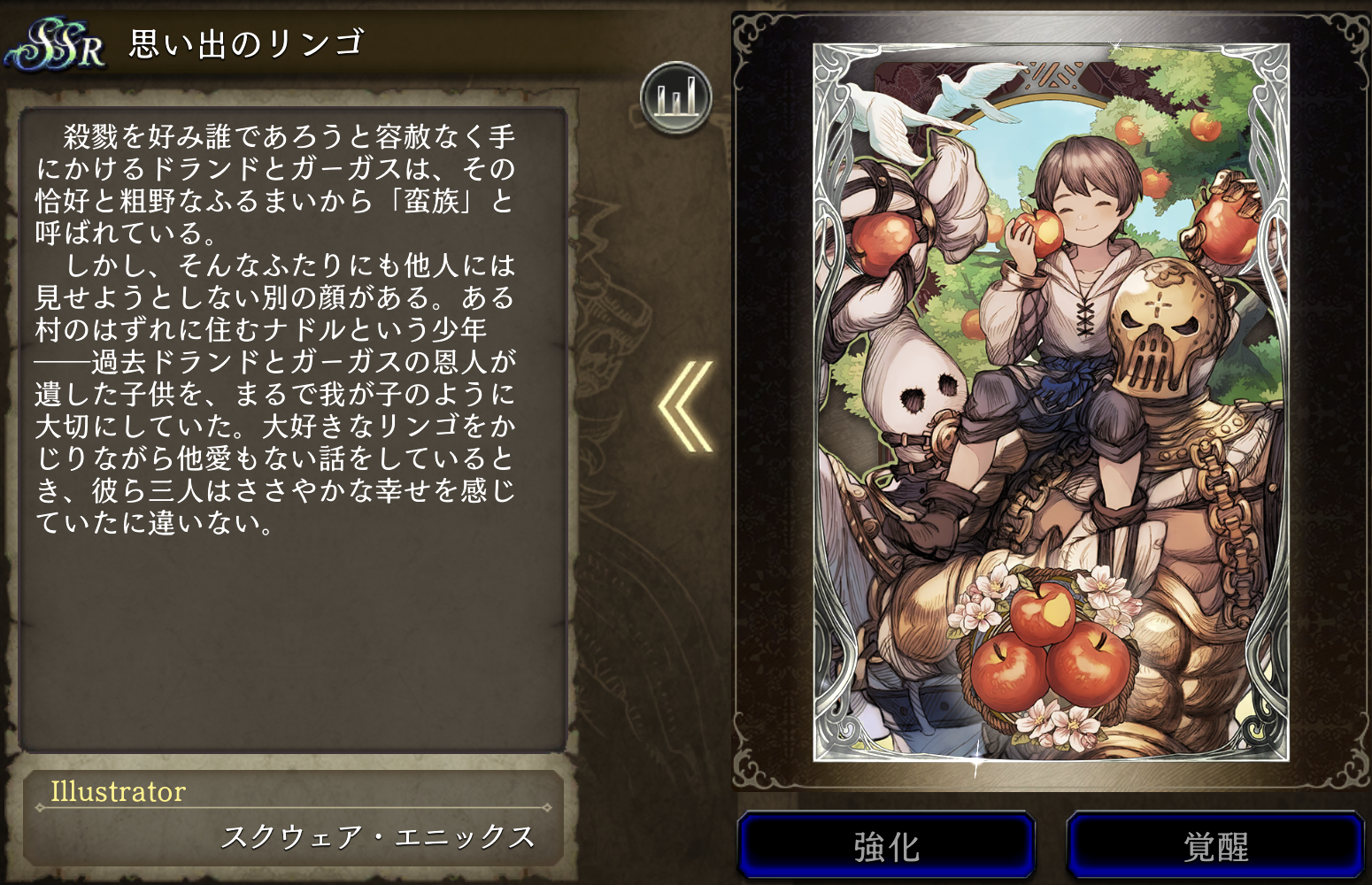Image resolution: width=1372 pixels, height=885 pixels.
Task: View the 思い出のリンゴ card artwork
Action: click(x=1051, y=403)
